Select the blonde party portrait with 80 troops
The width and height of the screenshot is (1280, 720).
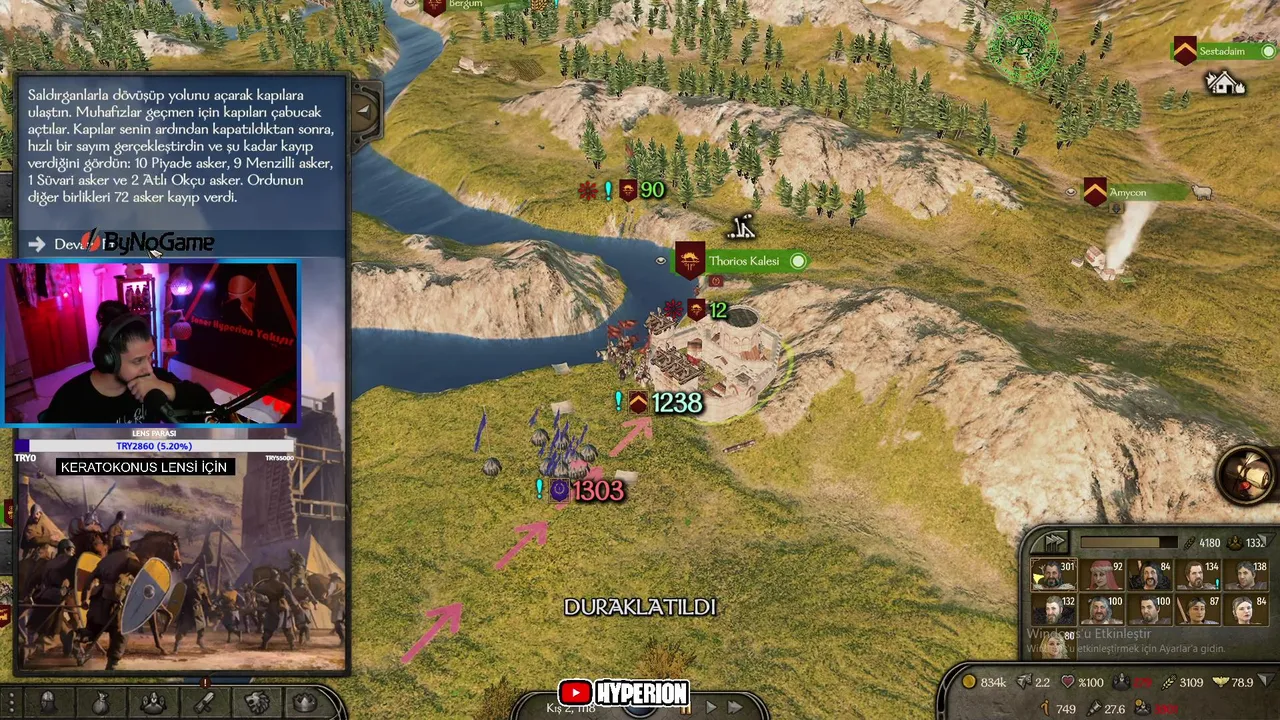tap(1052, 640)
